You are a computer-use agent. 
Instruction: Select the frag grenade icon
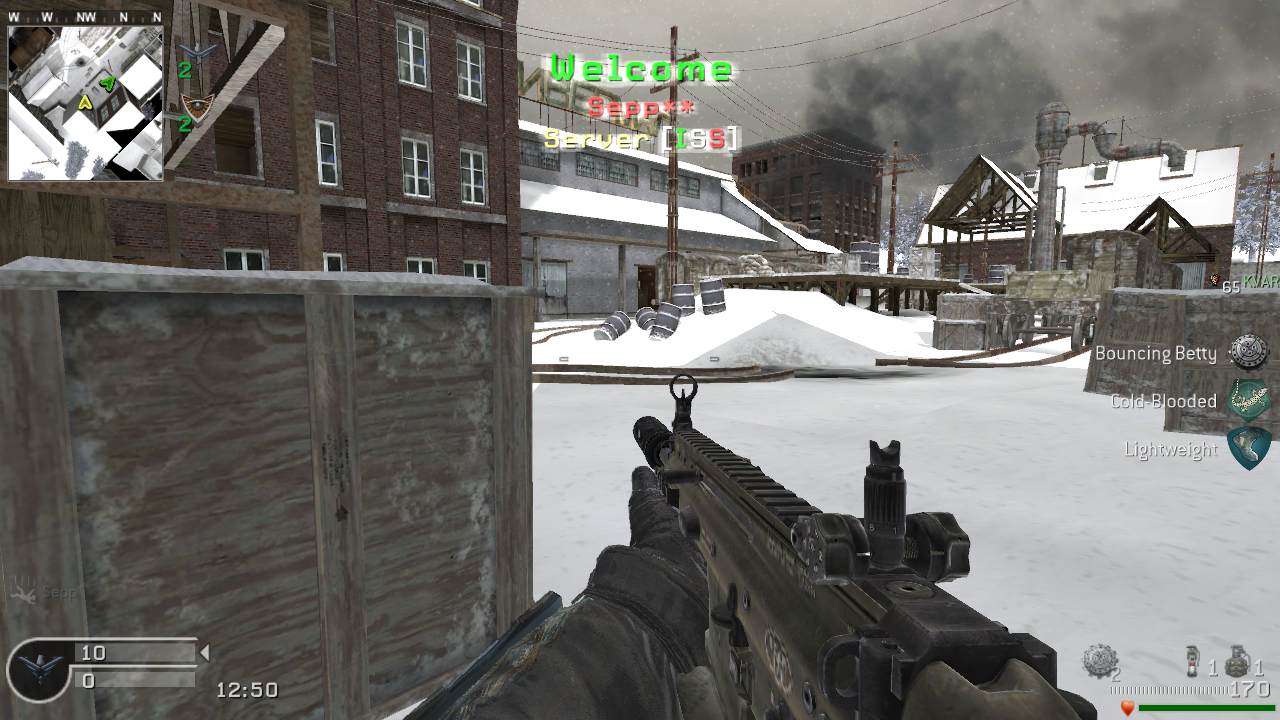(x=1236, y=661)
